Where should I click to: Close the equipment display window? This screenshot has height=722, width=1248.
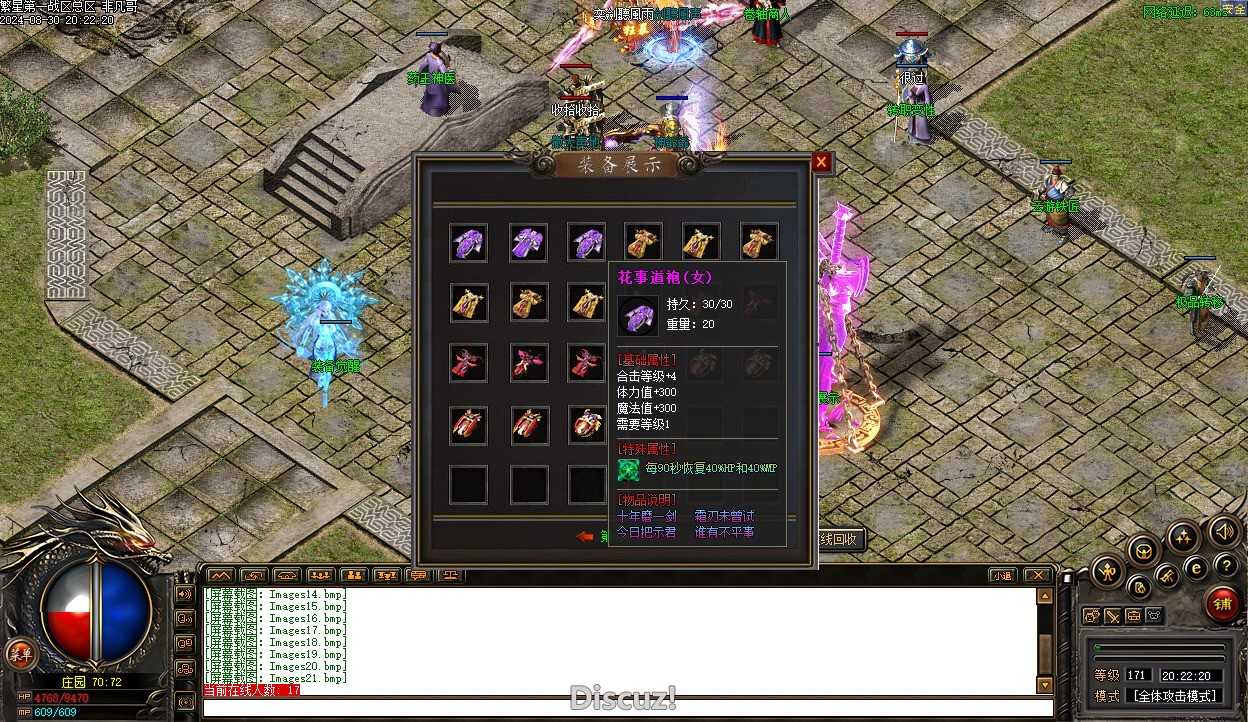coord(821,162)
